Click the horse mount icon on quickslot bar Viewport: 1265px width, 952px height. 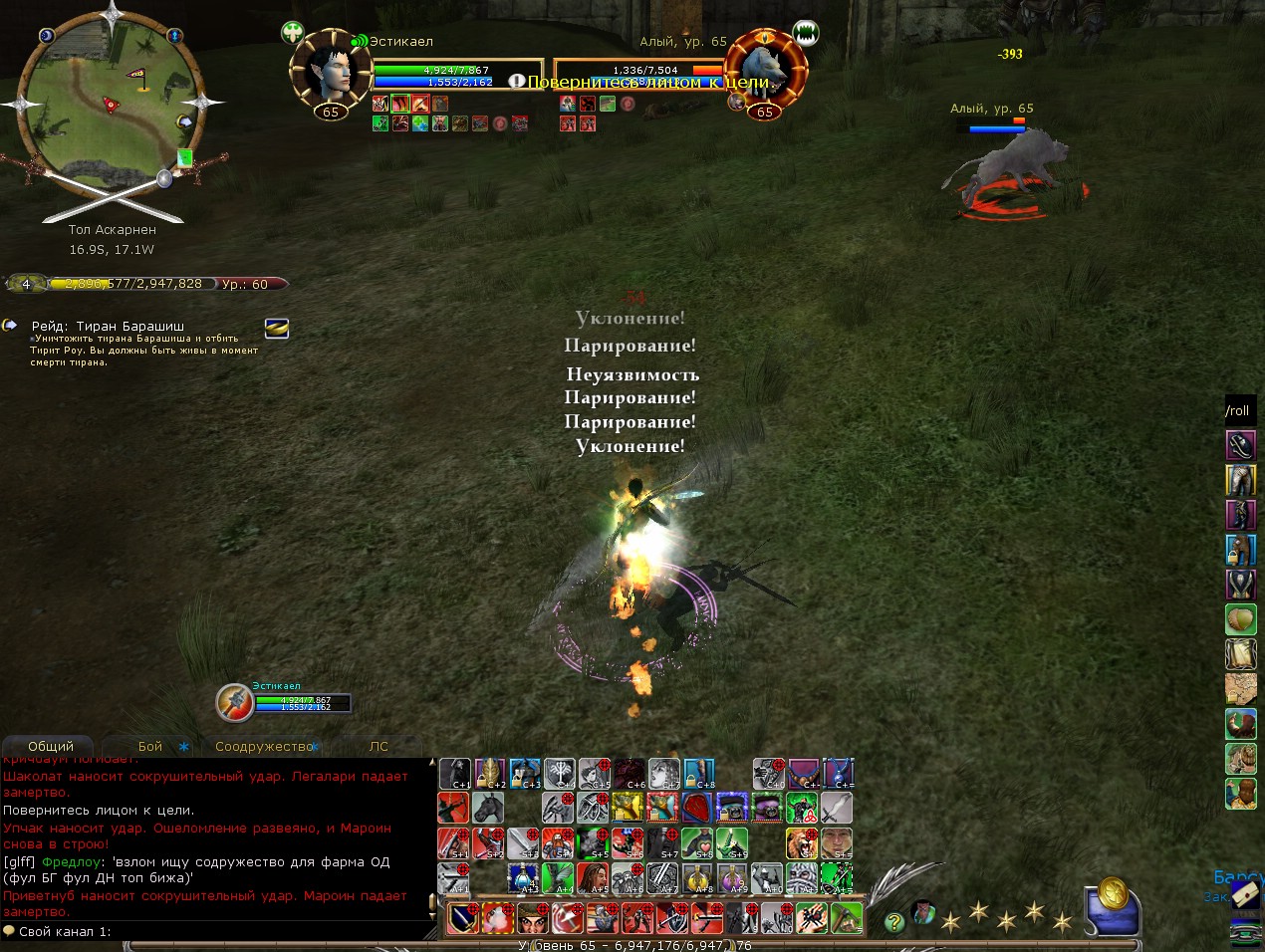tap(488, 808)
